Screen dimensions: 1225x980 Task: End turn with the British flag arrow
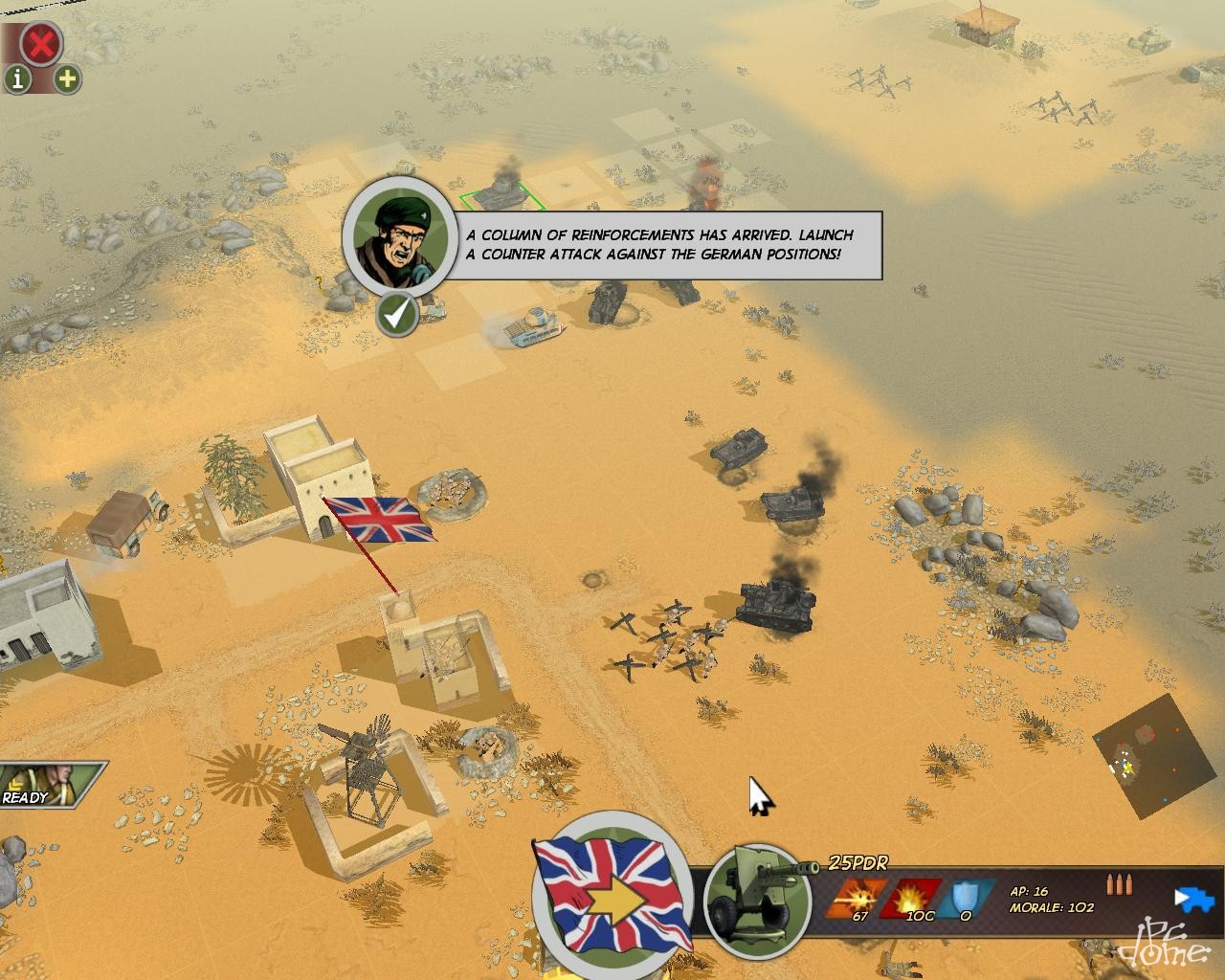point(612,895)
